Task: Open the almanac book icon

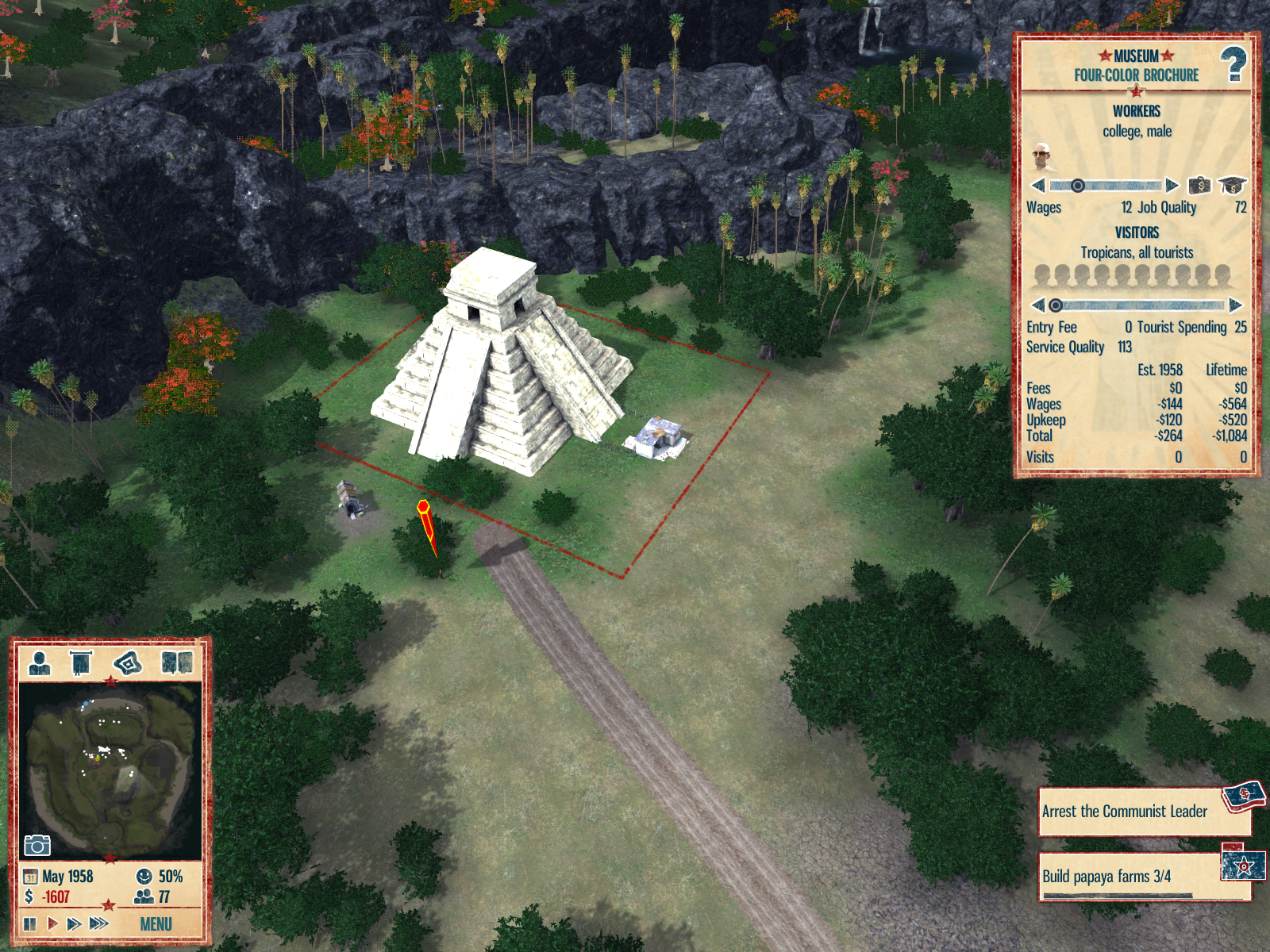Action: tap(176, 662)
